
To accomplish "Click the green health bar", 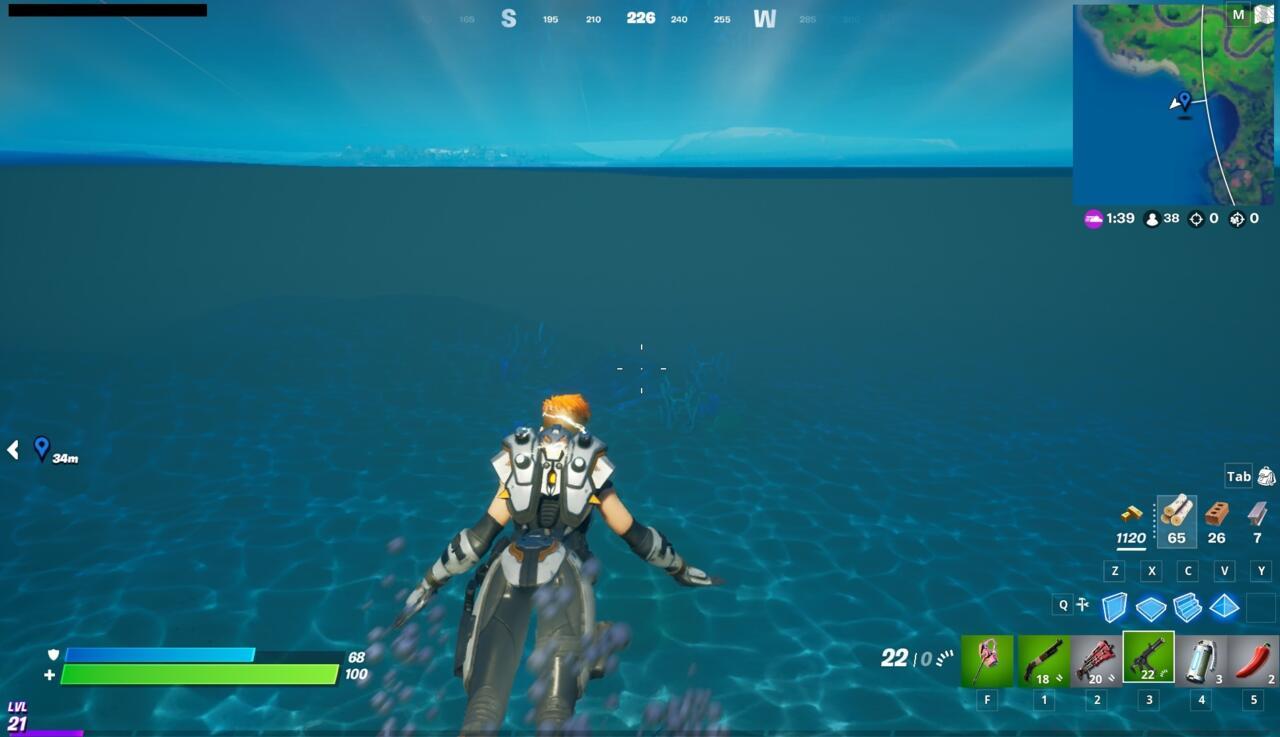I will 200,674.
